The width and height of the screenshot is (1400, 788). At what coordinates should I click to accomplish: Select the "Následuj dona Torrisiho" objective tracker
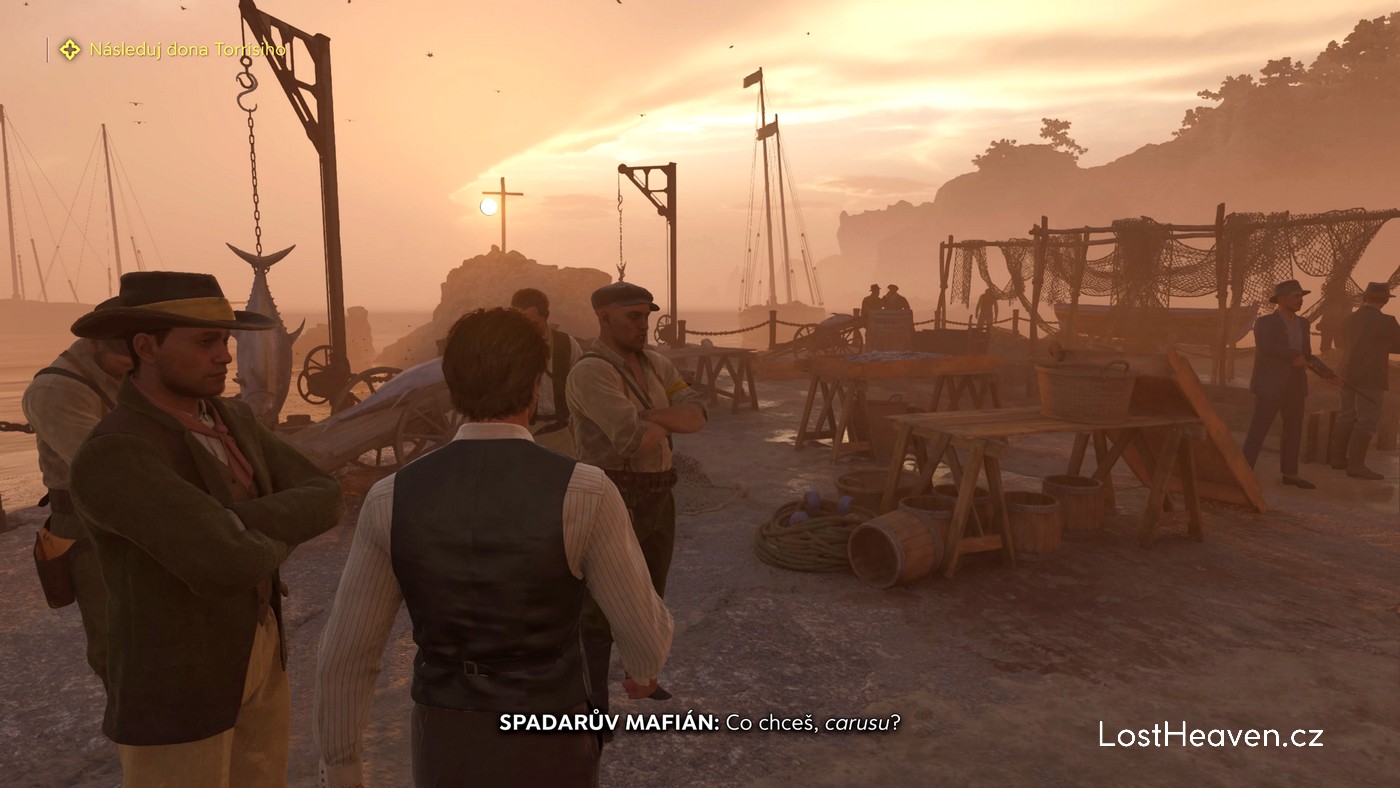click(x=187, y=49)
